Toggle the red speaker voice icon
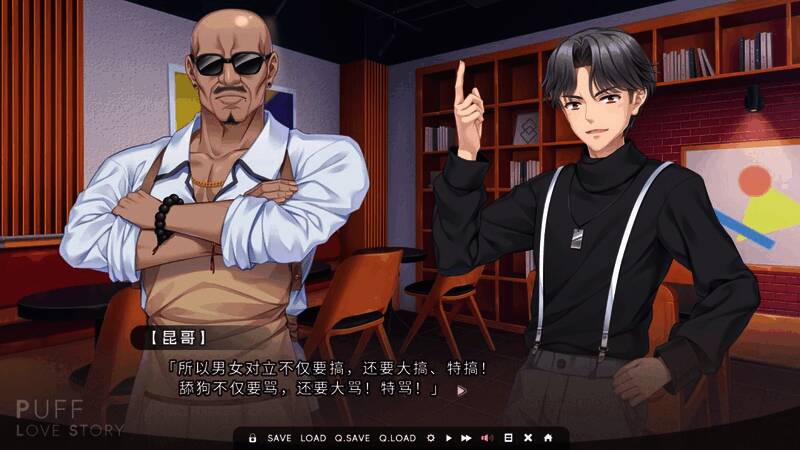 coord(487,438)
